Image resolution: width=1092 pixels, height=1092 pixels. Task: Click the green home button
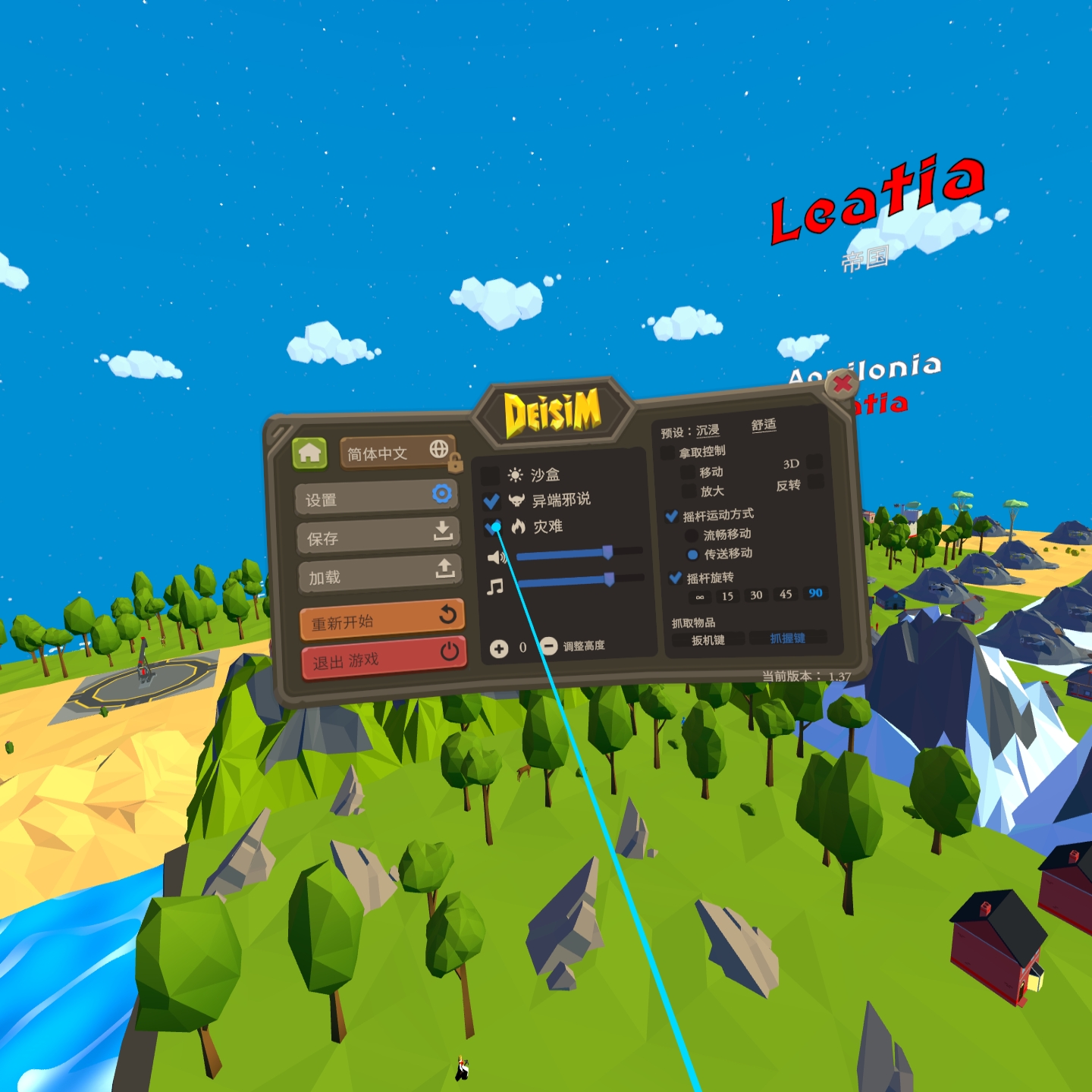[x=309, y=453]
